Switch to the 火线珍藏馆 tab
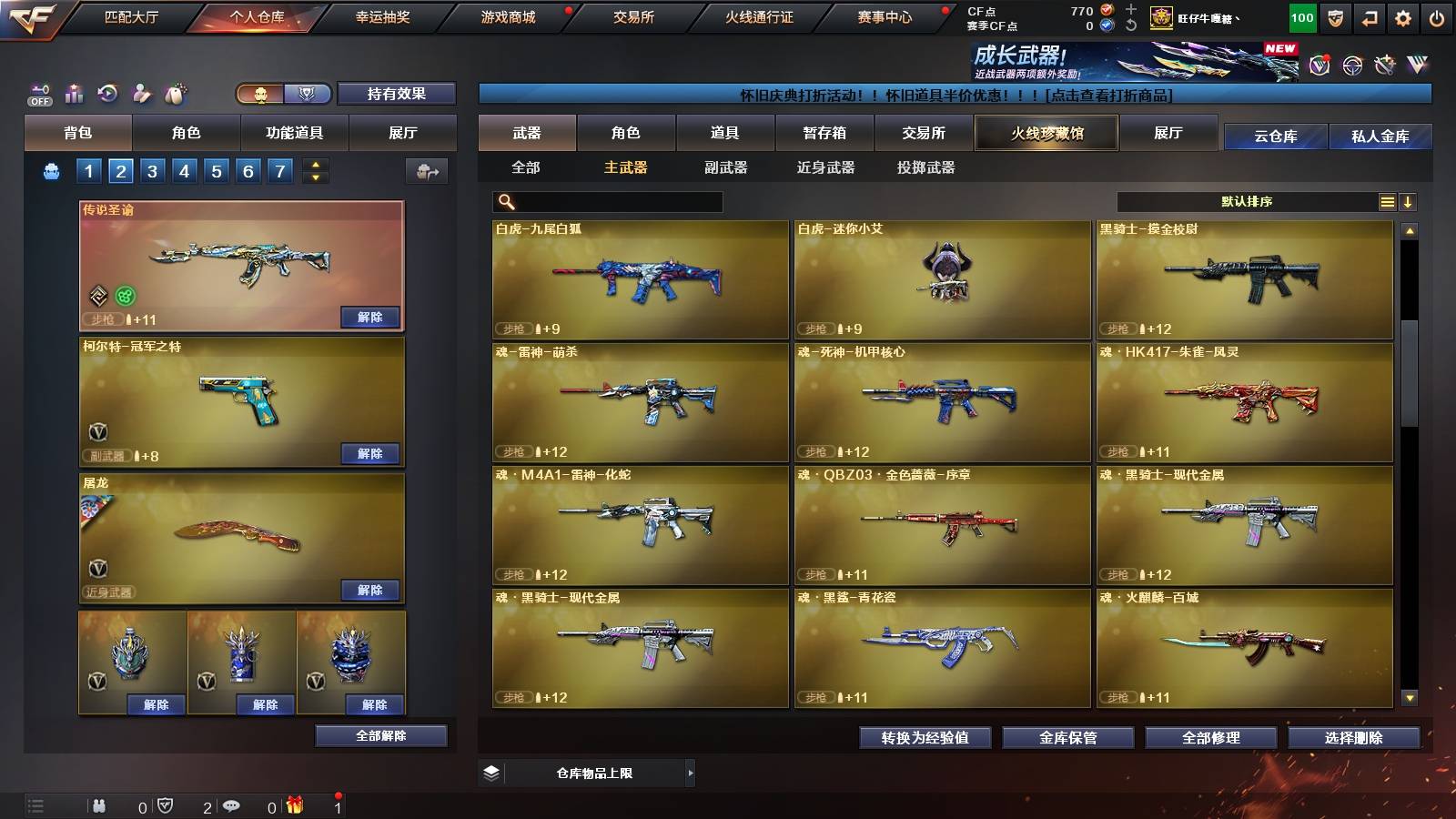The height and width of the screenshot is (819, 1456). coord(1046,133)
